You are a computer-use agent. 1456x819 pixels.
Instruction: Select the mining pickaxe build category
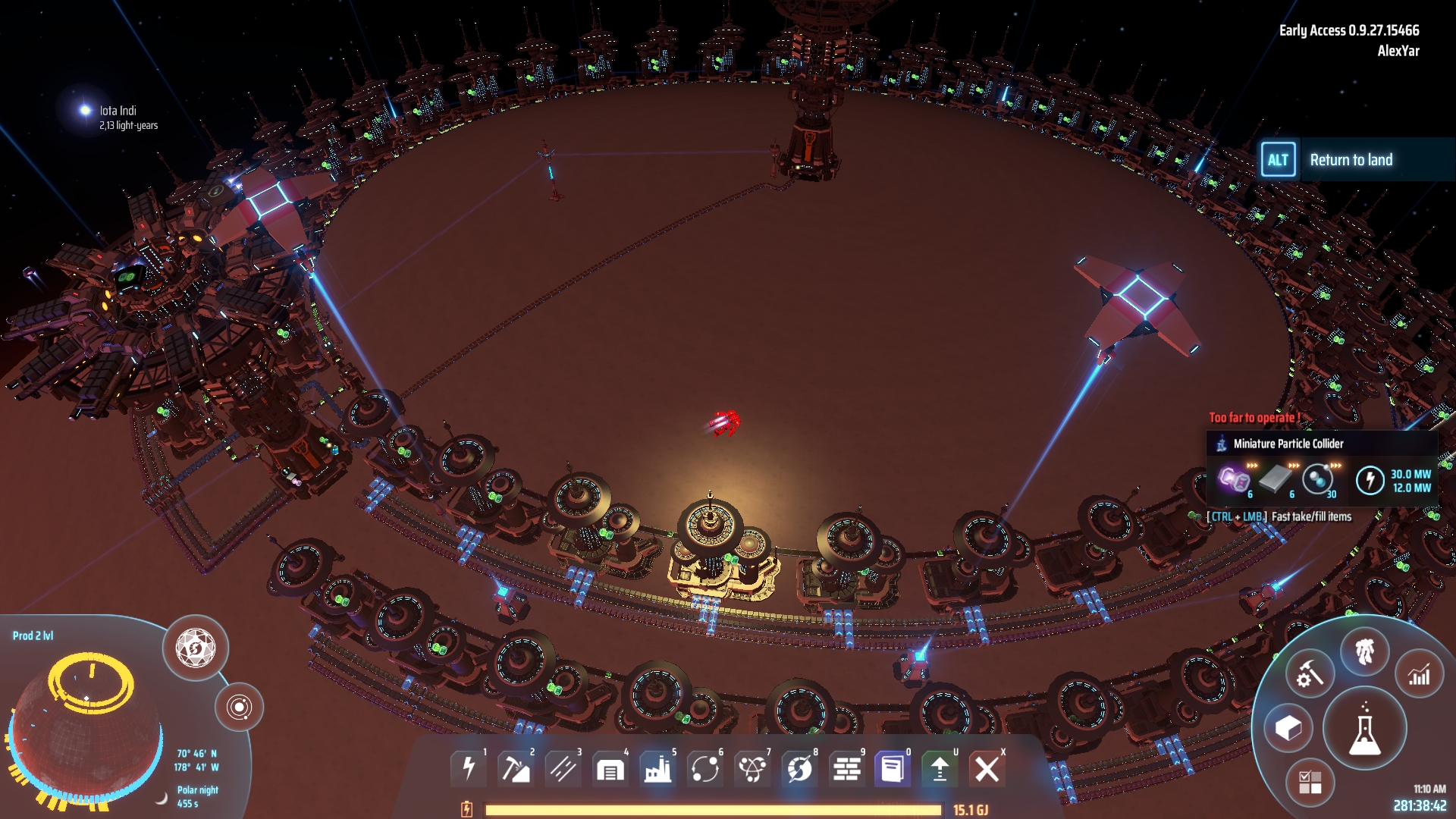coord(516,769)
